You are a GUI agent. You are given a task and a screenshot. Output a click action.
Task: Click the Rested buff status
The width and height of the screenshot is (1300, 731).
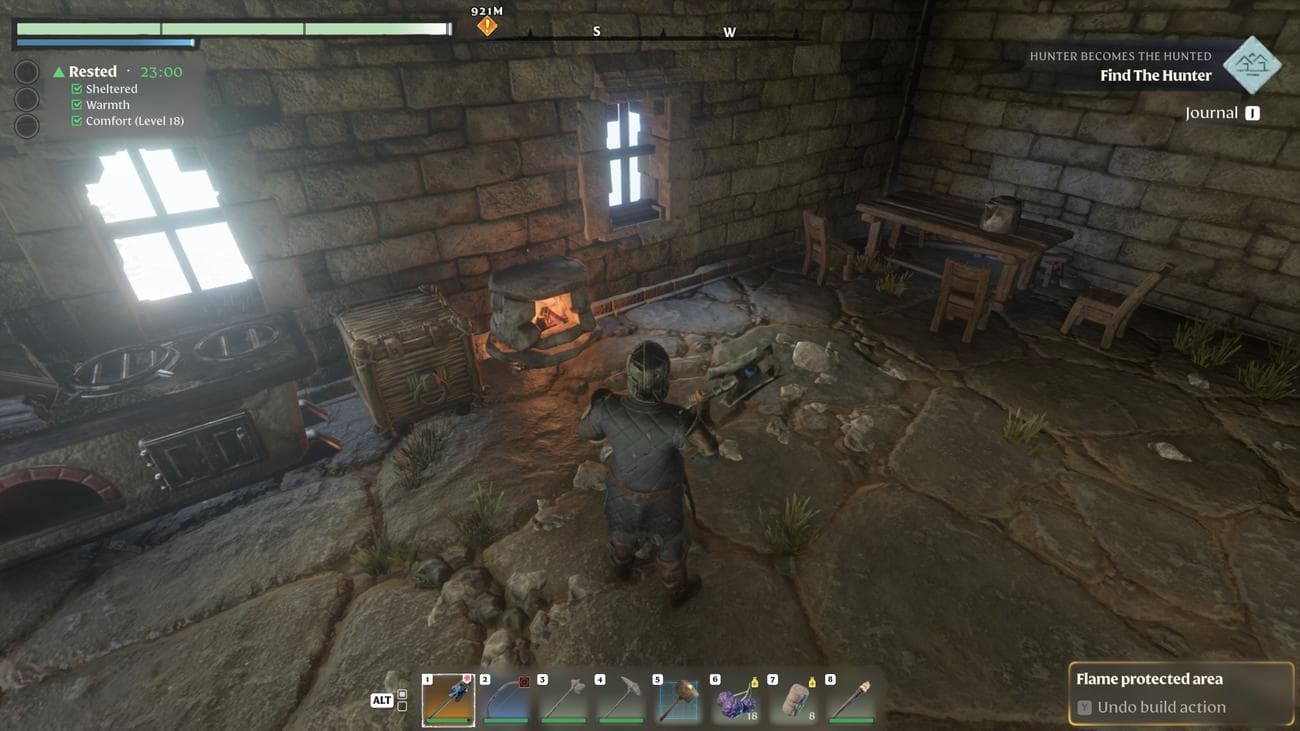(x=93, y=72)
